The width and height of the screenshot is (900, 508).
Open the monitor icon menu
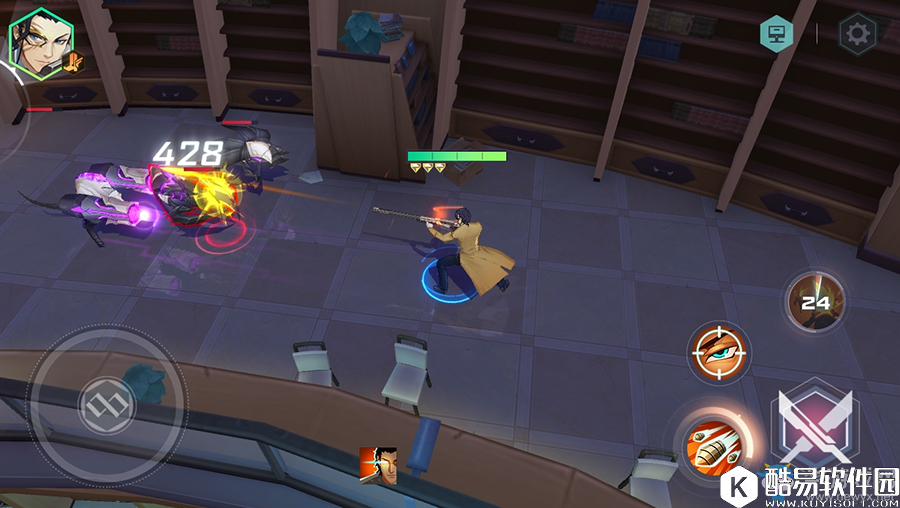(x=776, y=34)
